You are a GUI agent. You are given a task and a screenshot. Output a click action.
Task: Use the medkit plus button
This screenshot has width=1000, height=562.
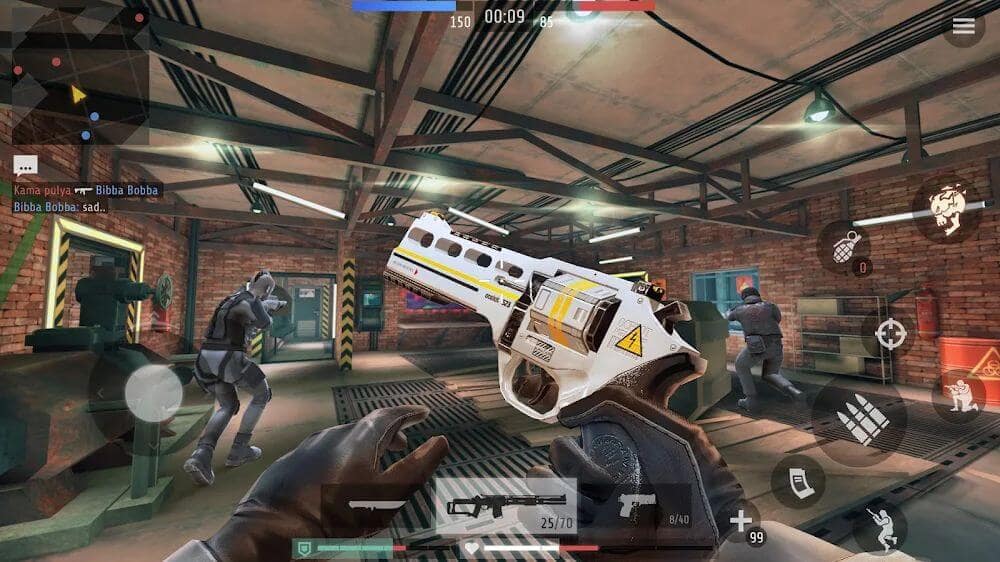click(740, 521)
